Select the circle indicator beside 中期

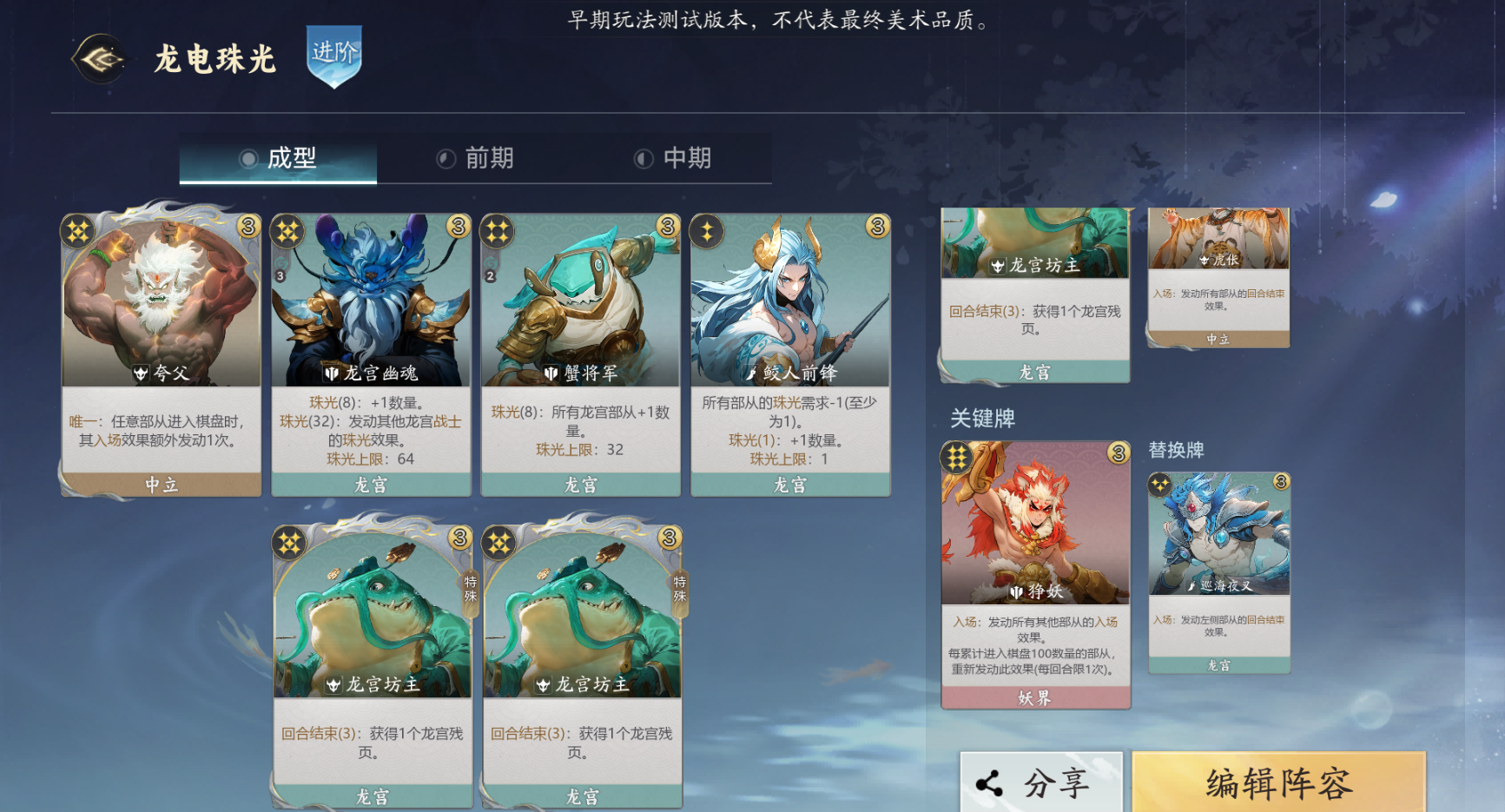pyautogui.click(x=644, y=159)
